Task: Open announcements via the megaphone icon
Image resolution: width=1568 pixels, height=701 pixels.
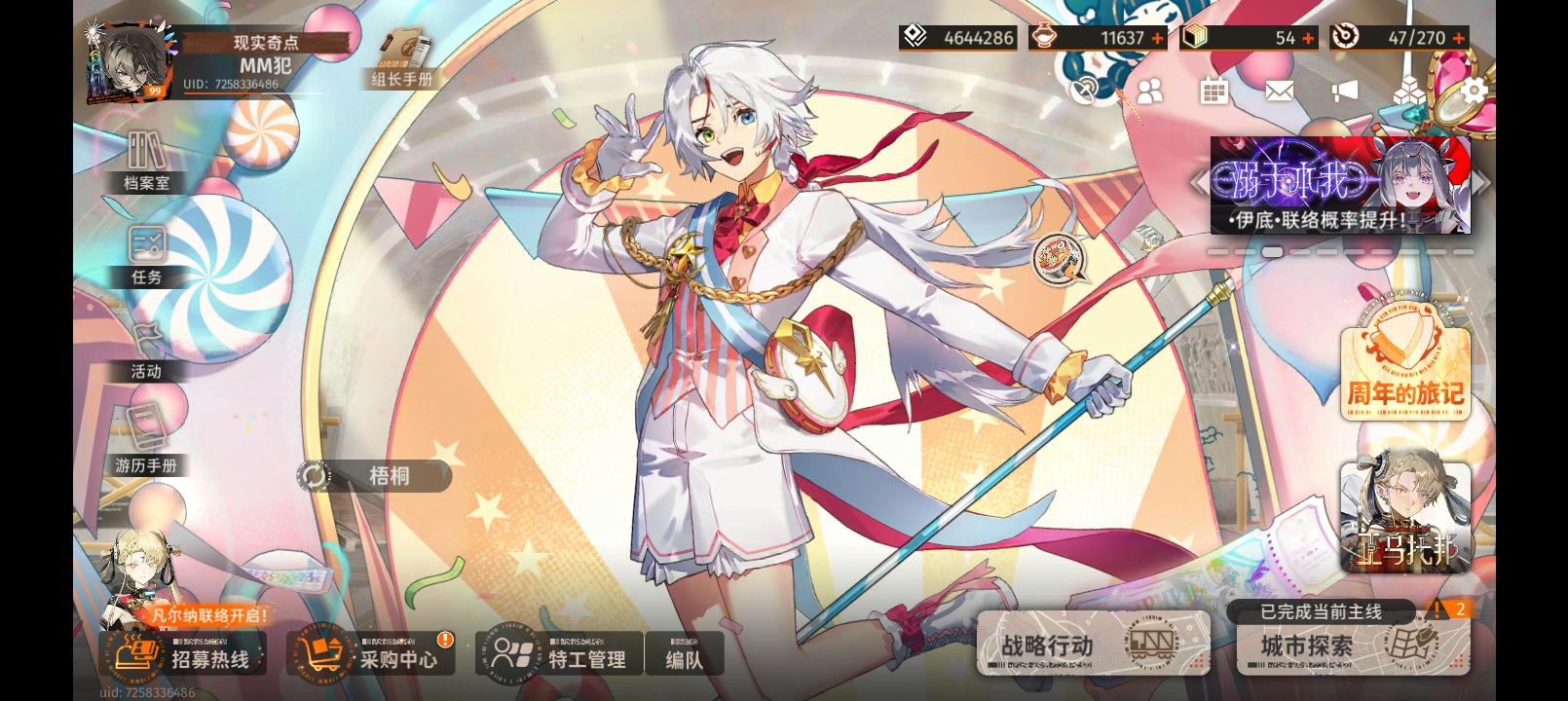Action: [1343, 90]
